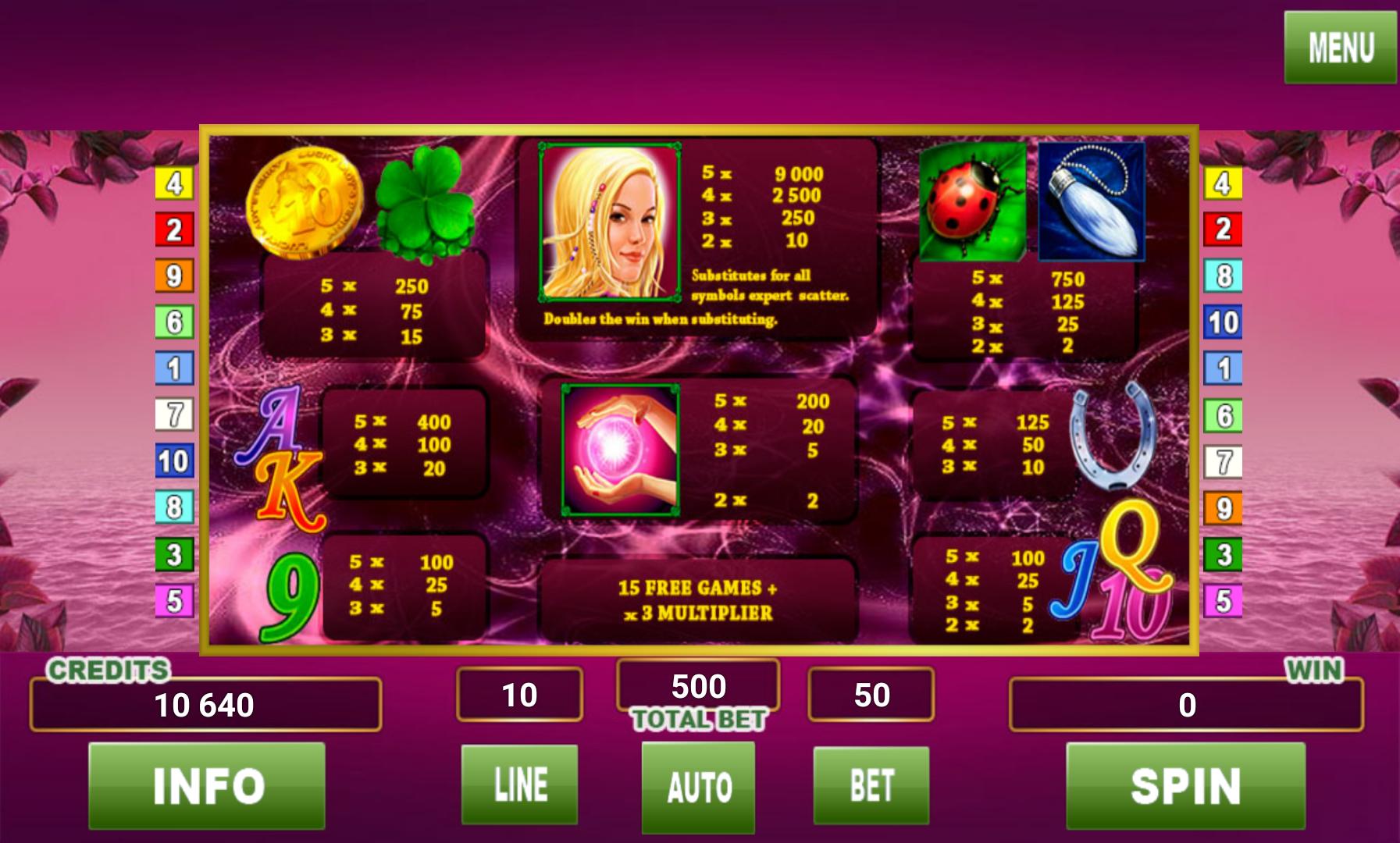Enable AUTO spin mode

click(x=699, y=788)
